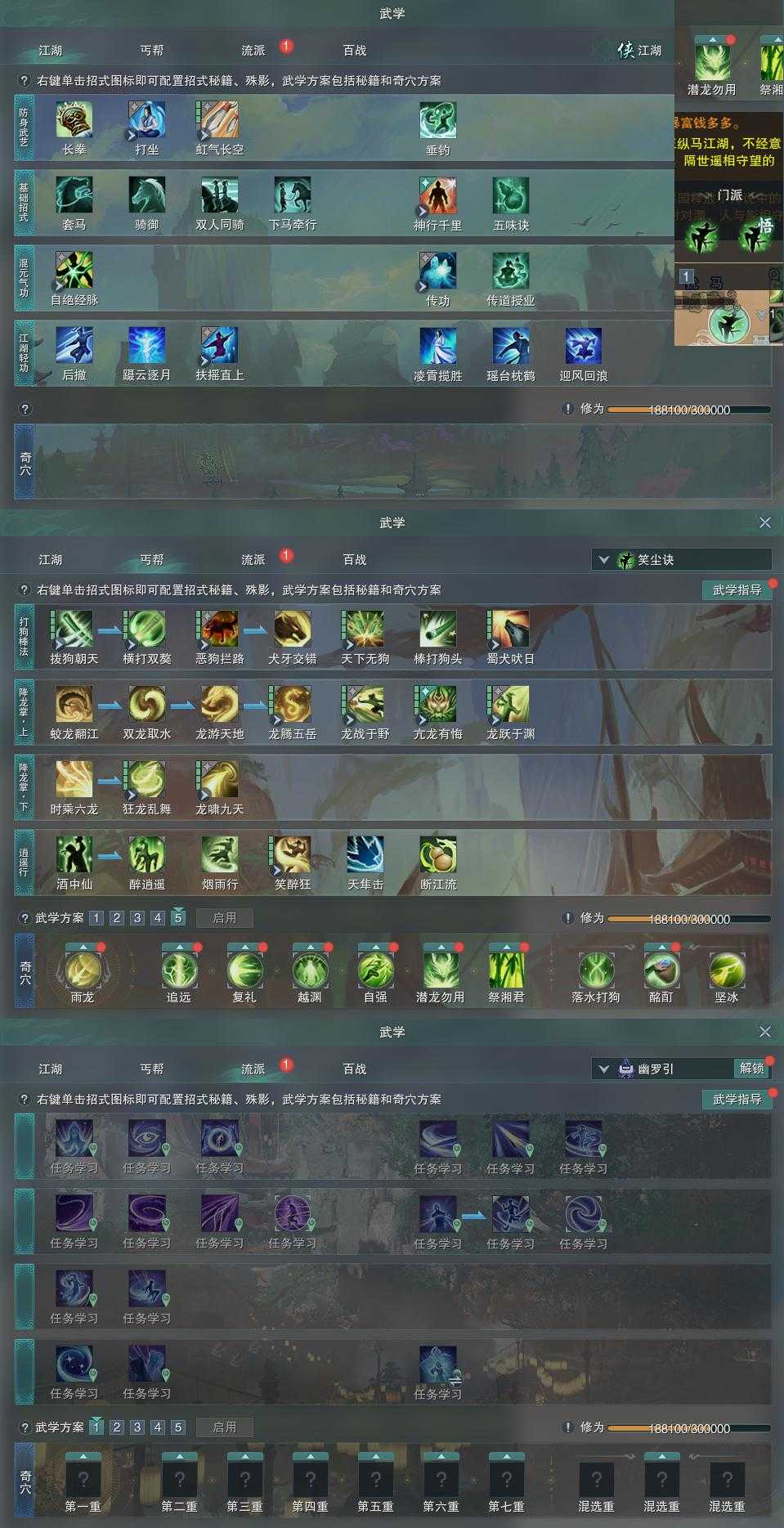
Task: Select the 落水打狗 talent slot
Action: pos(596,970)
